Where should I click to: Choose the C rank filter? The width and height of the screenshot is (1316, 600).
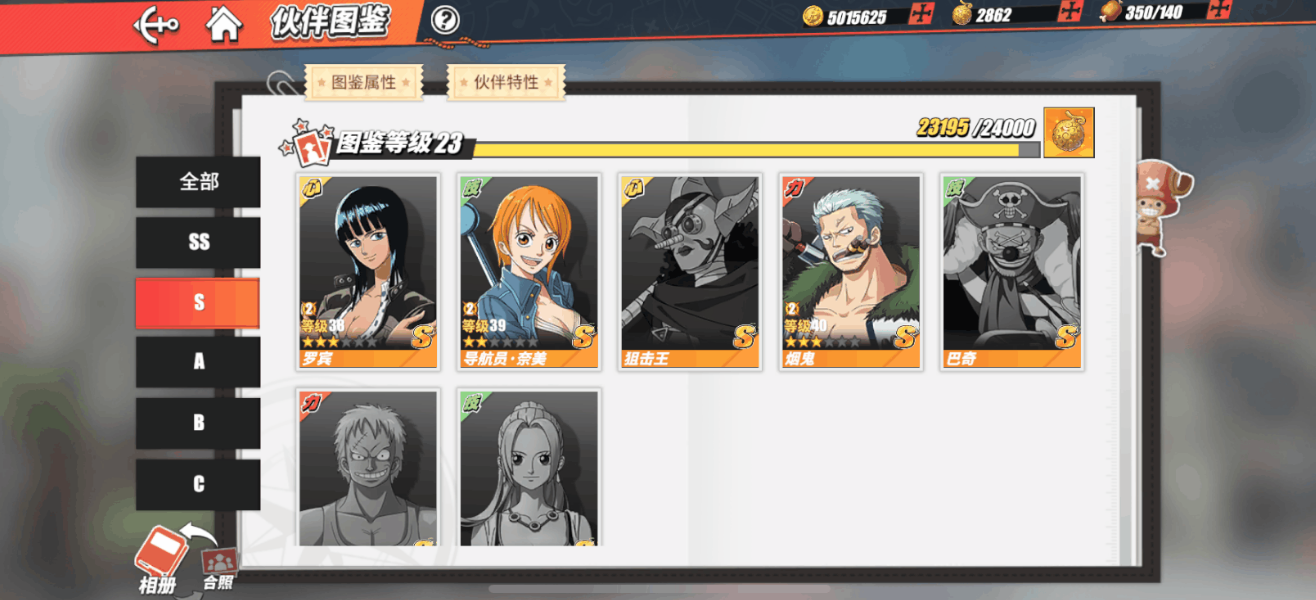(198, 484)
